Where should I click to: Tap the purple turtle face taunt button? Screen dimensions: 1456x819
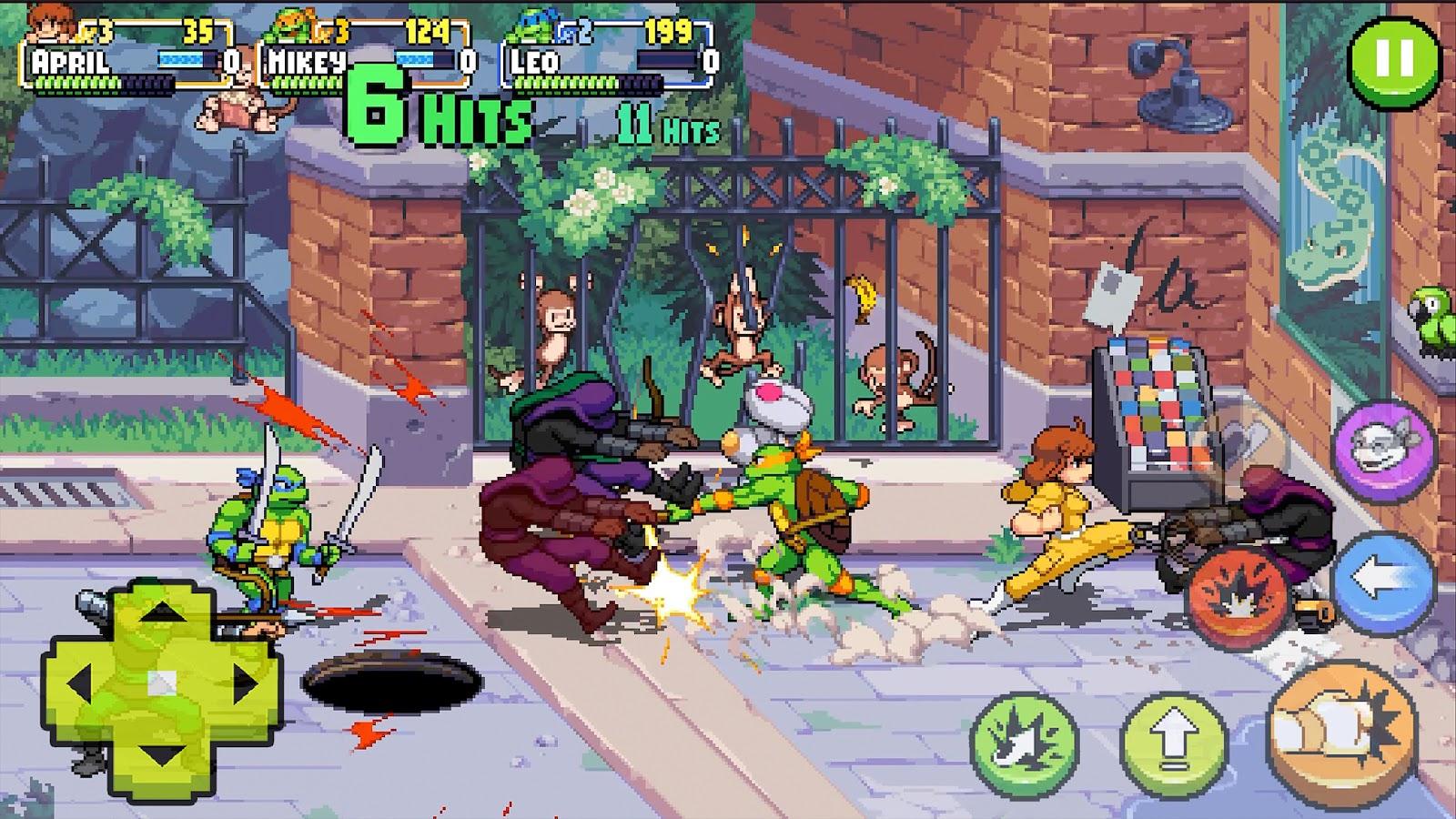click(x=1382, y=448)
